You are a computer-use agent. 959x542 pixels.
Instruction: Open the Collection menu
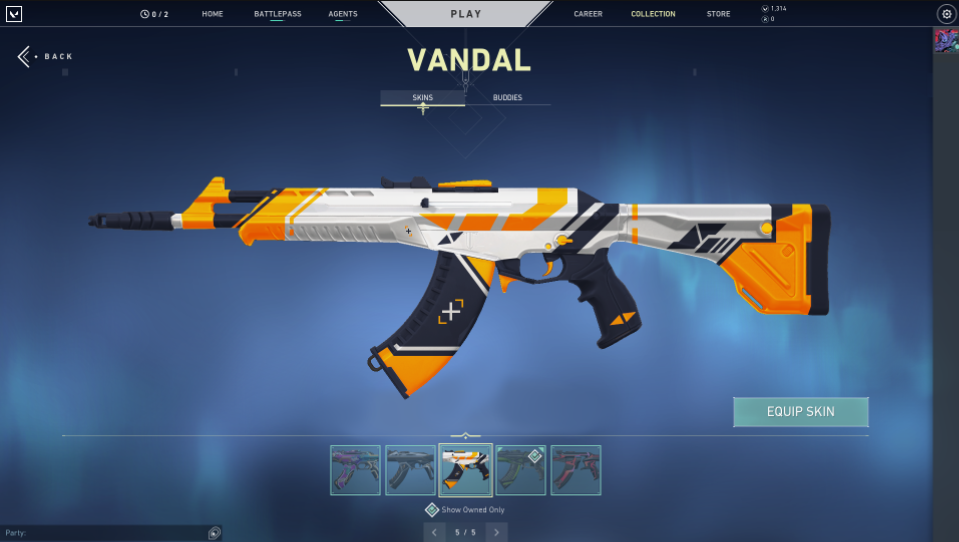click(x=653, y=14)
